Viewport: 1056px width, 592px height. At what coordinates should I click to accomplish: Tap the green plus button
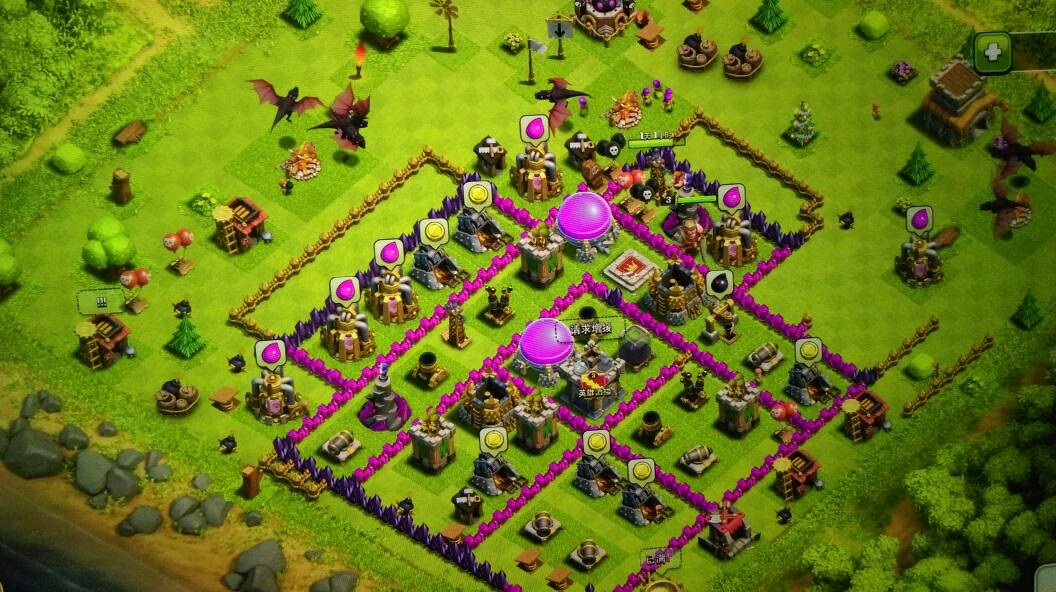coord(992,52)
